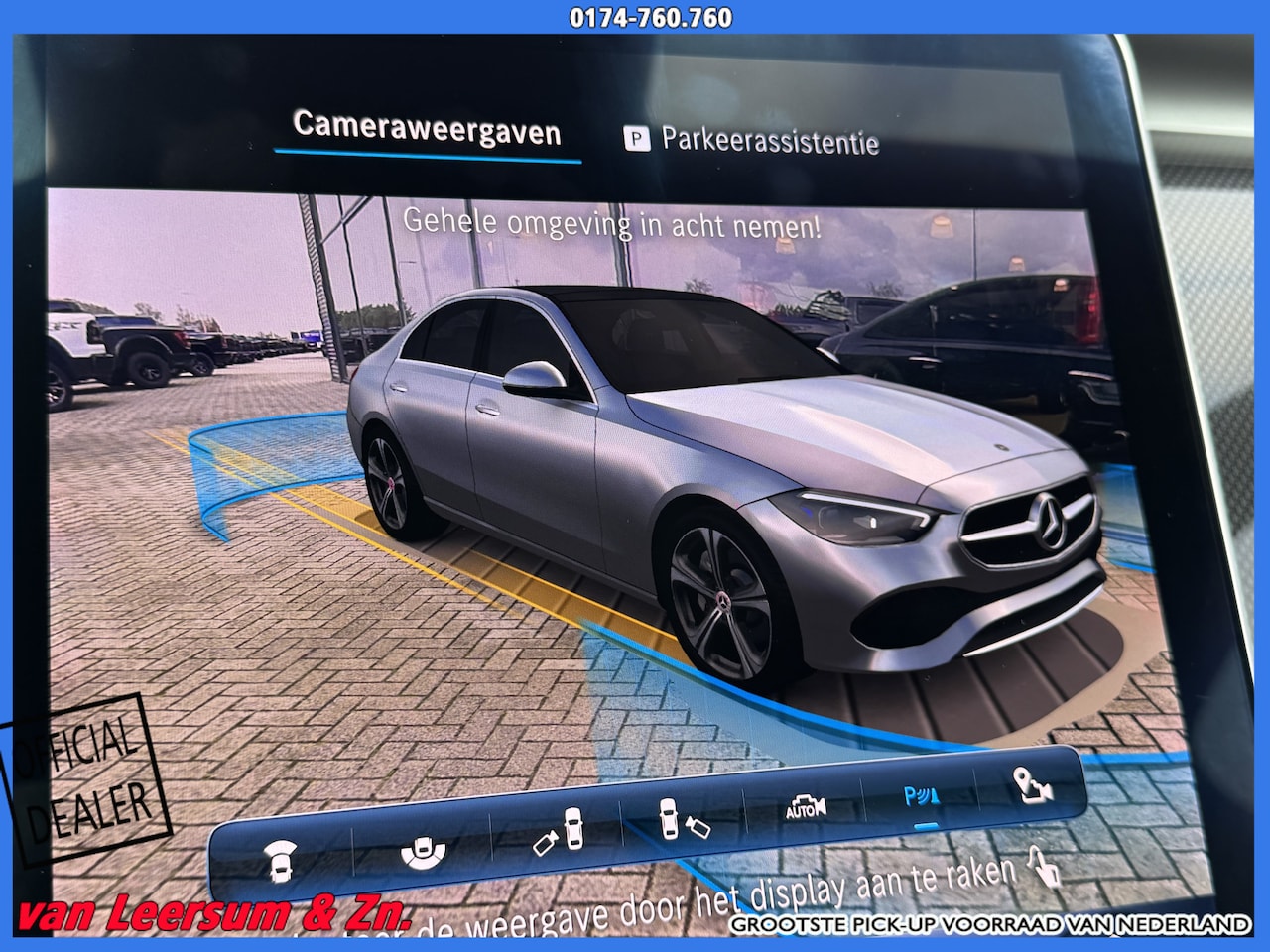Toggle the blue parking sensor icon
The width and height of the screenshot is (1270, 952).
923,796
